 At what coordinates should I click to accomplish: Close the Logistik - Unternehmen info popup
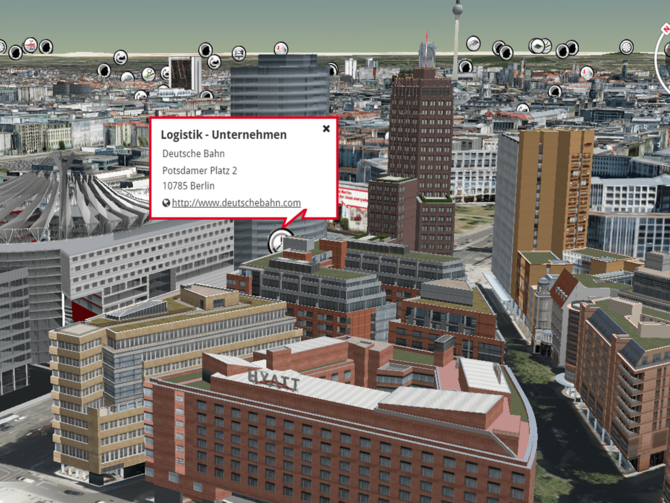326,129
